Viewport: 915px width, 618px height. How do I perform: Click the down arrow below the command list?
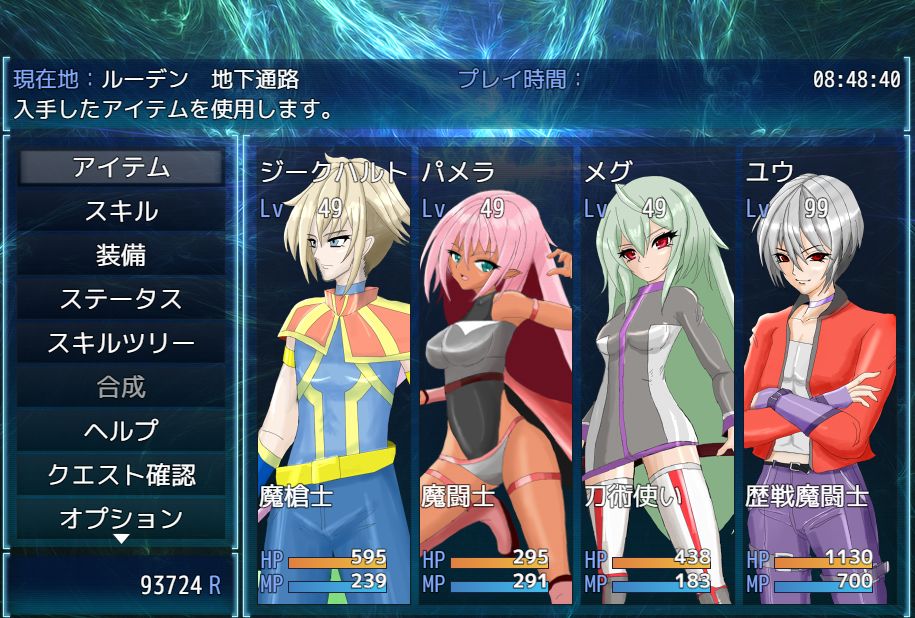point(121,540)
